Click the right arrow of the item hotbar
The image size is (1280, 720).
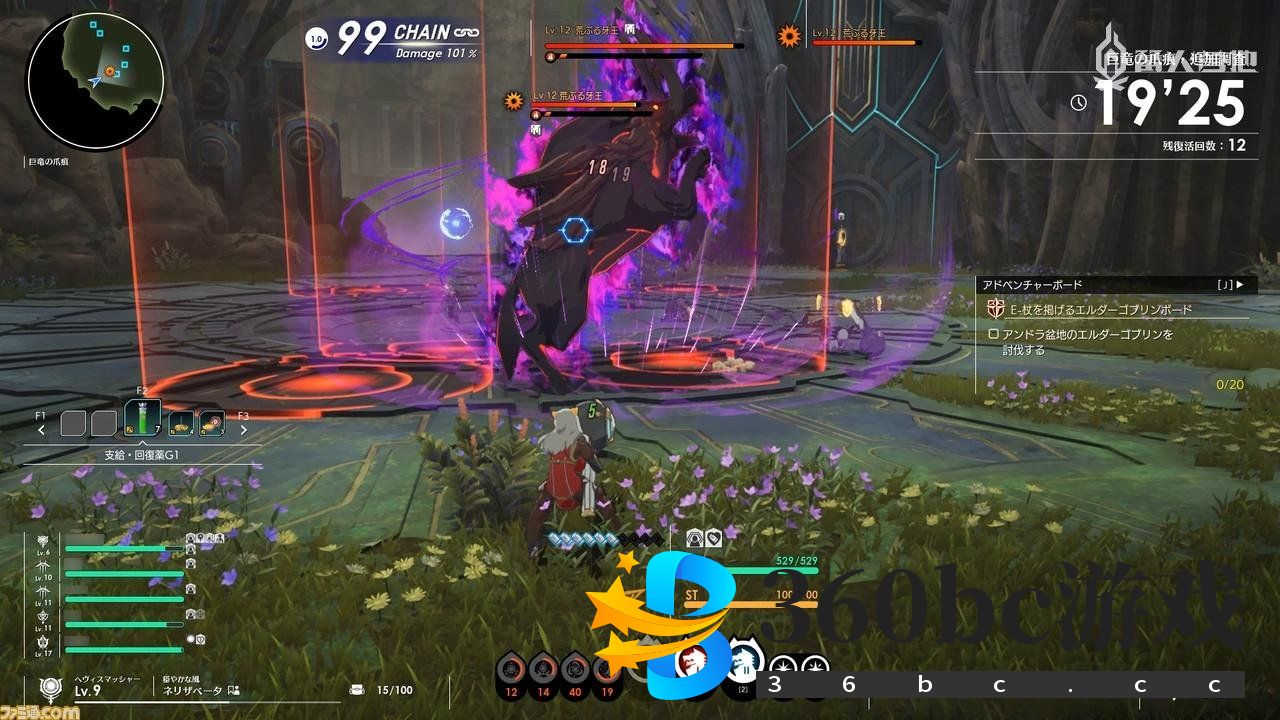tap(243, 430)
